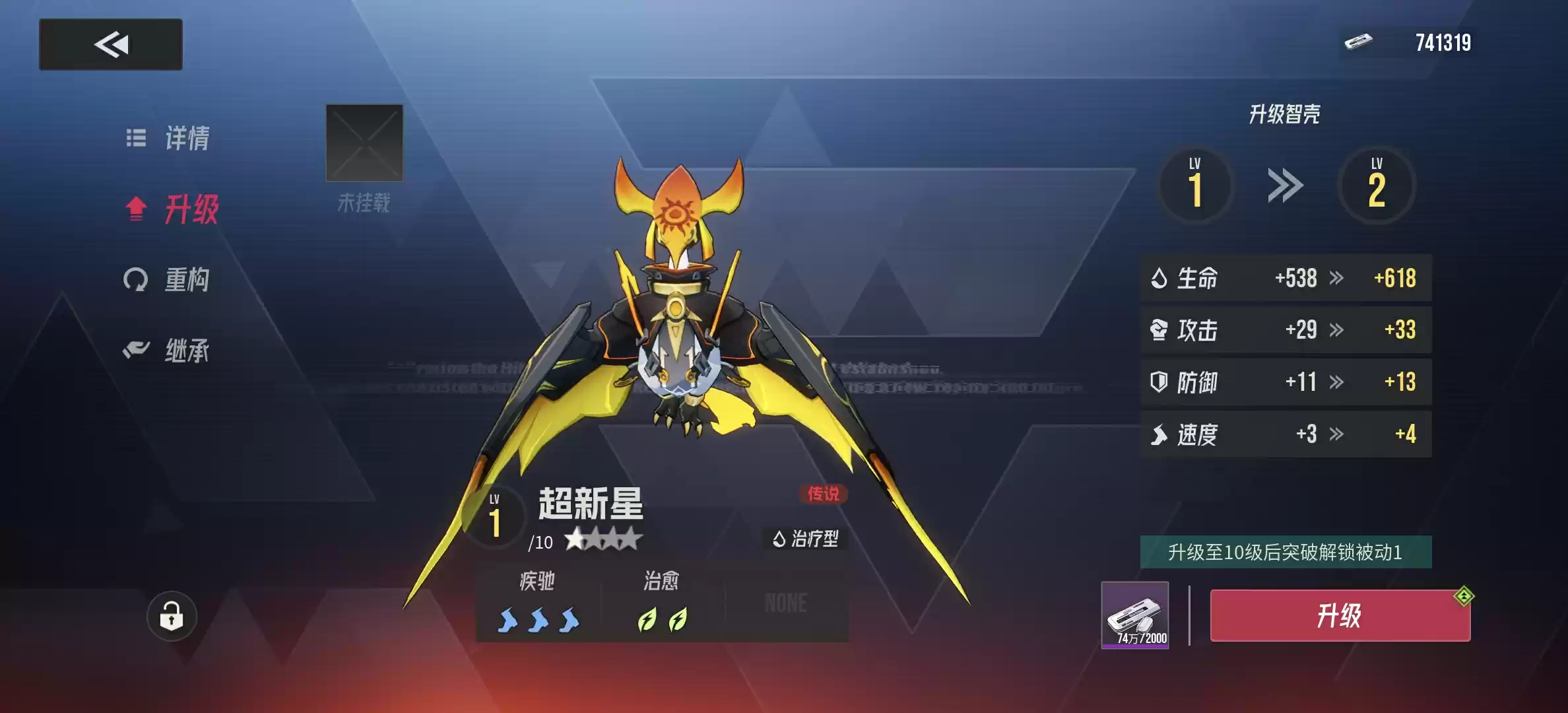Tap the LV 1 circle indicator

1196,185
